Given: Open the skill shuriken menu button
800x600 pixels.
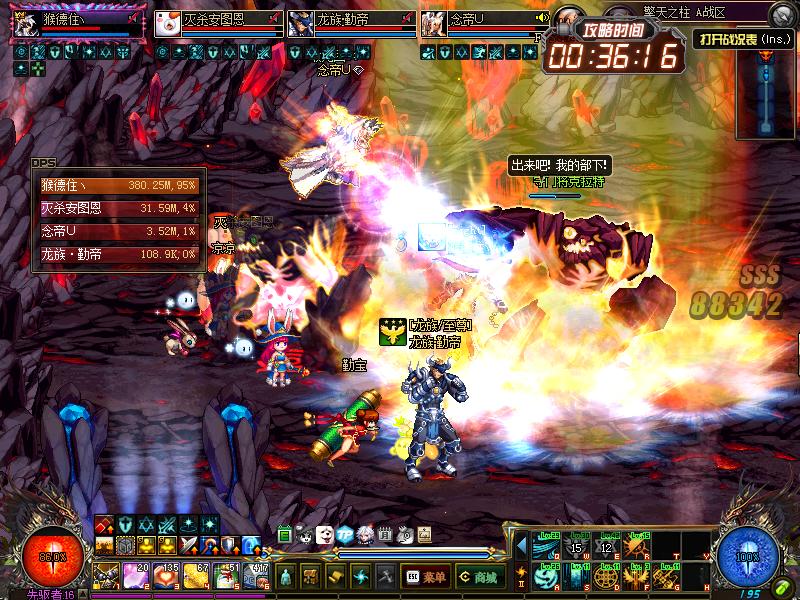Looking at the screenshot, I should click(x=361, y=576).
